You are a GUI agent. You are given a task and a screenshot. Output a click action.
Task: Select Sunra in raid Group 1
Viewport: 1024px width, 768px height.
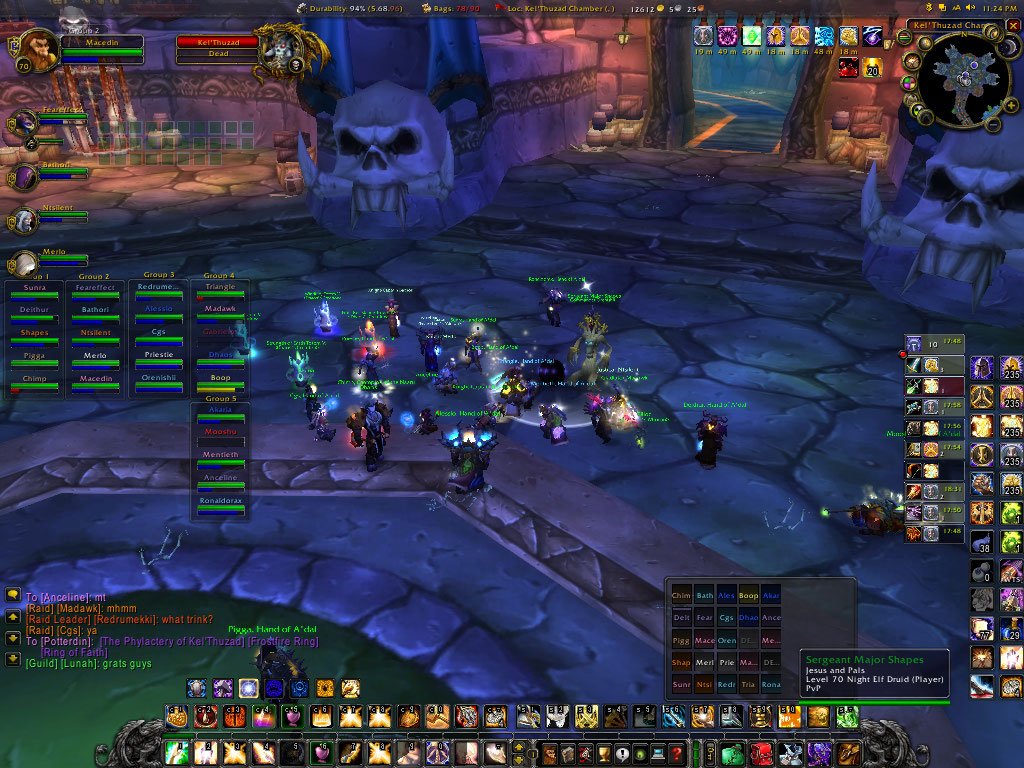coord(34,291)
